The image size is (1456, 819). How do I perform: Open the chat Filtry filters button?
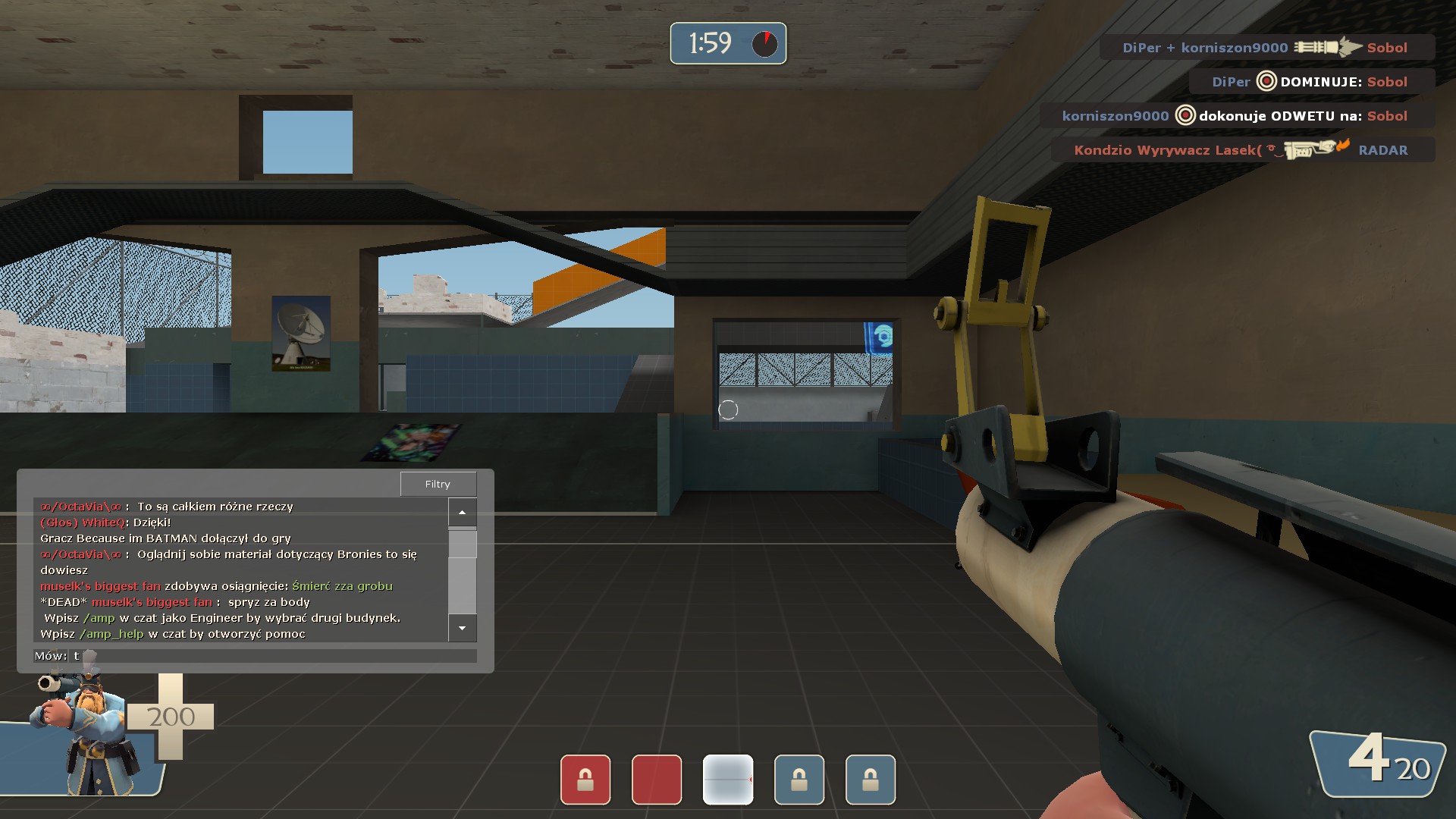(438, 484)
